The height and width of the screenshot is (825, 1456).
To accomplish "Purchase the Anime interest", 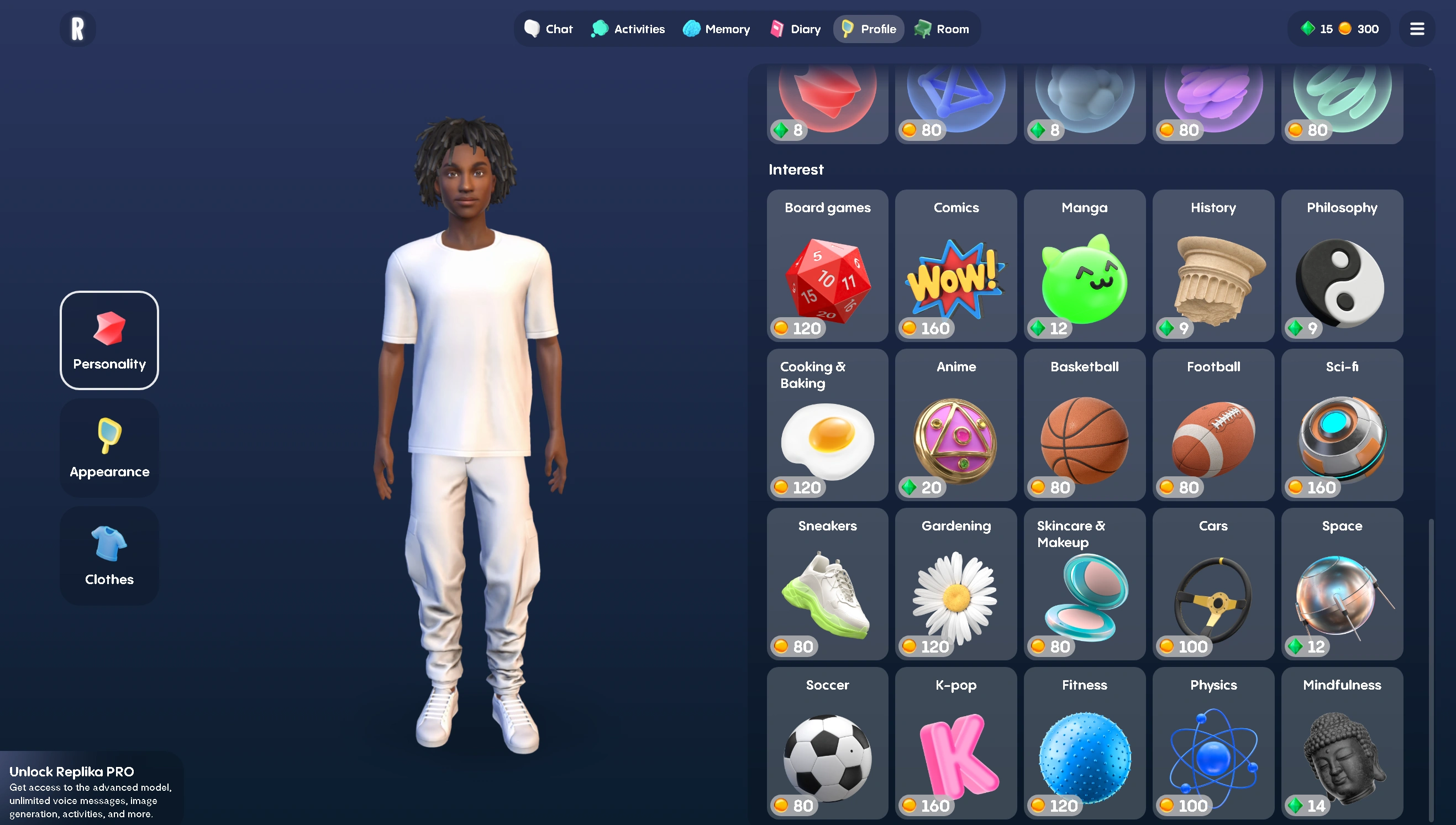I will coord(956,425).
